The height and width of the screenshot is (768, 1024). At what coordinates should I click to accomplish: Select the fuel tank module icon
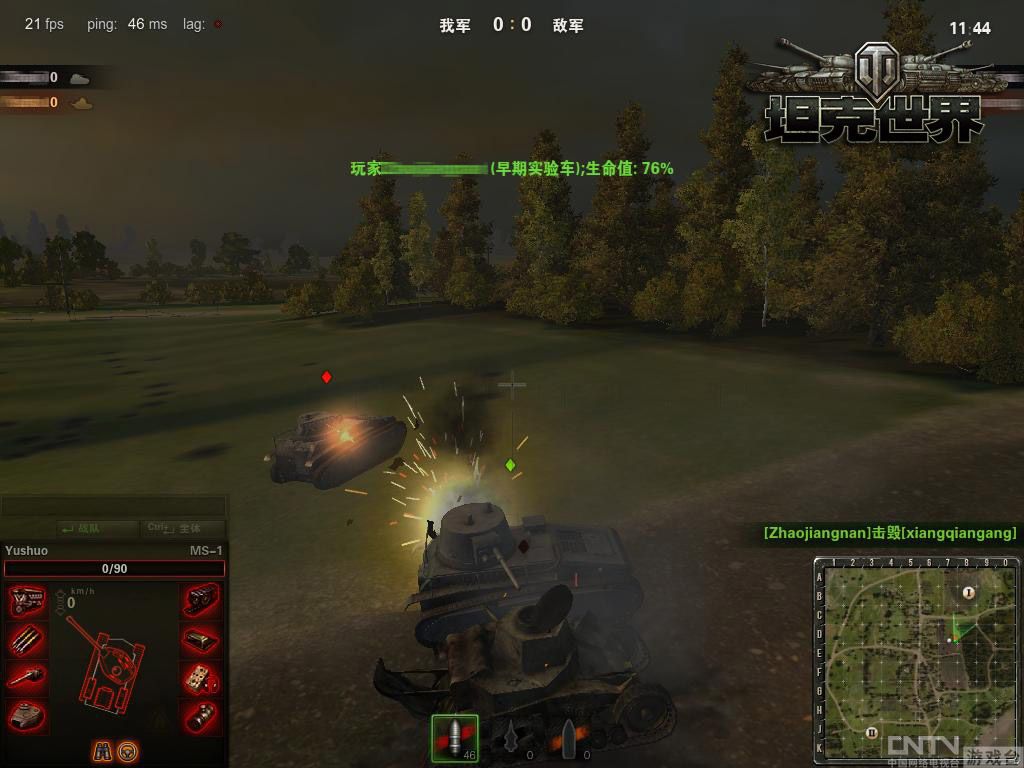[202, 640]
